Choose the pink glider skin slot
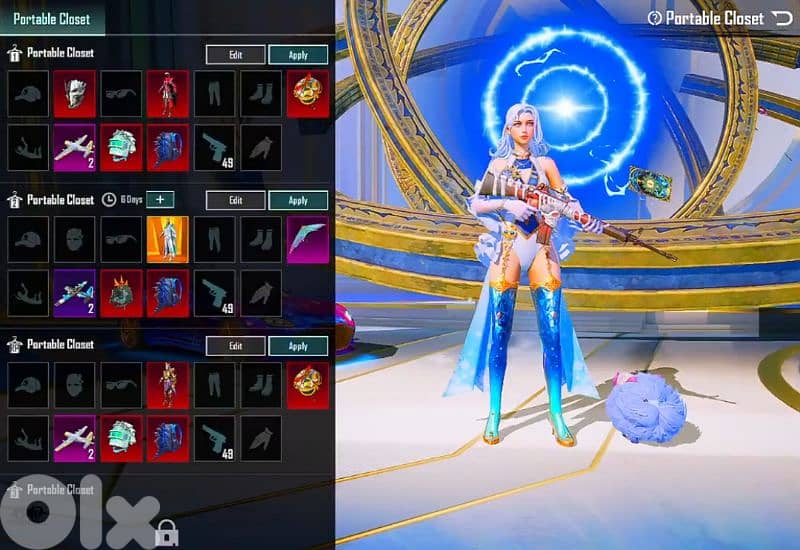Image resolution: width=800 pixels, height=550 pixels. point(308,240)
